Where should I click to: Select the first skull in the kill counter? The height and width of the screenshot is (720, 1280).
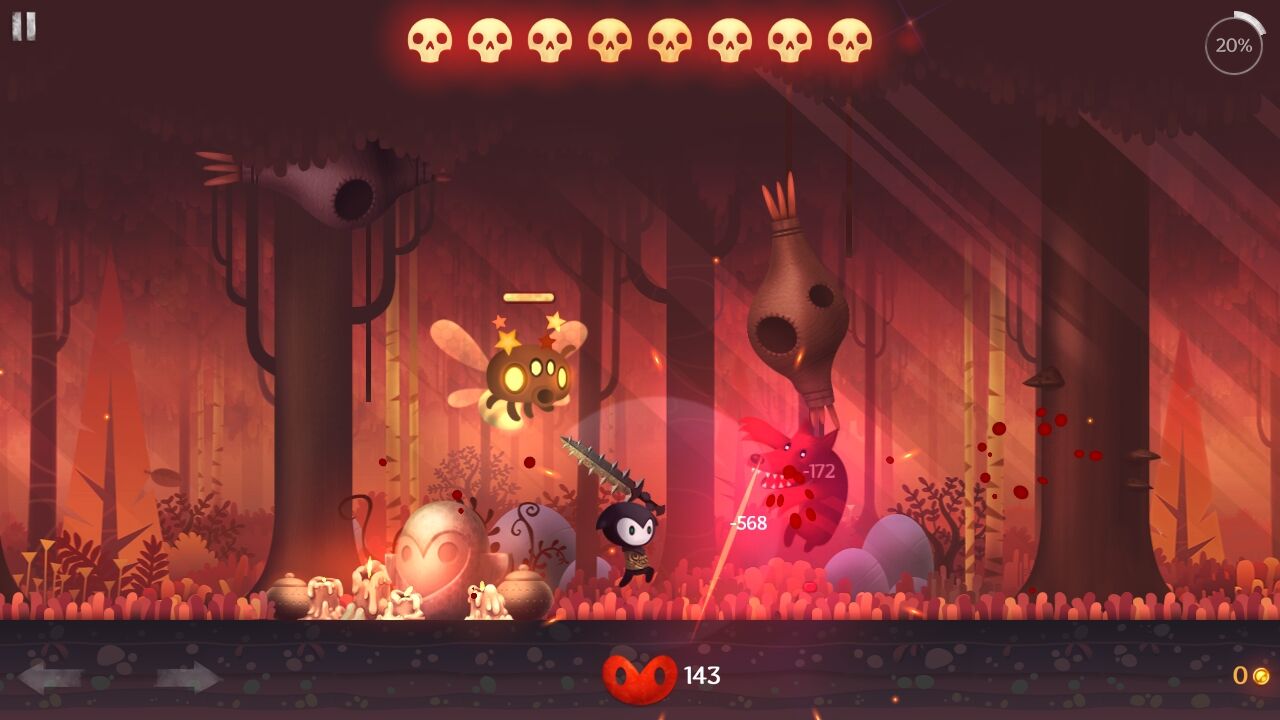pos(431,40)
